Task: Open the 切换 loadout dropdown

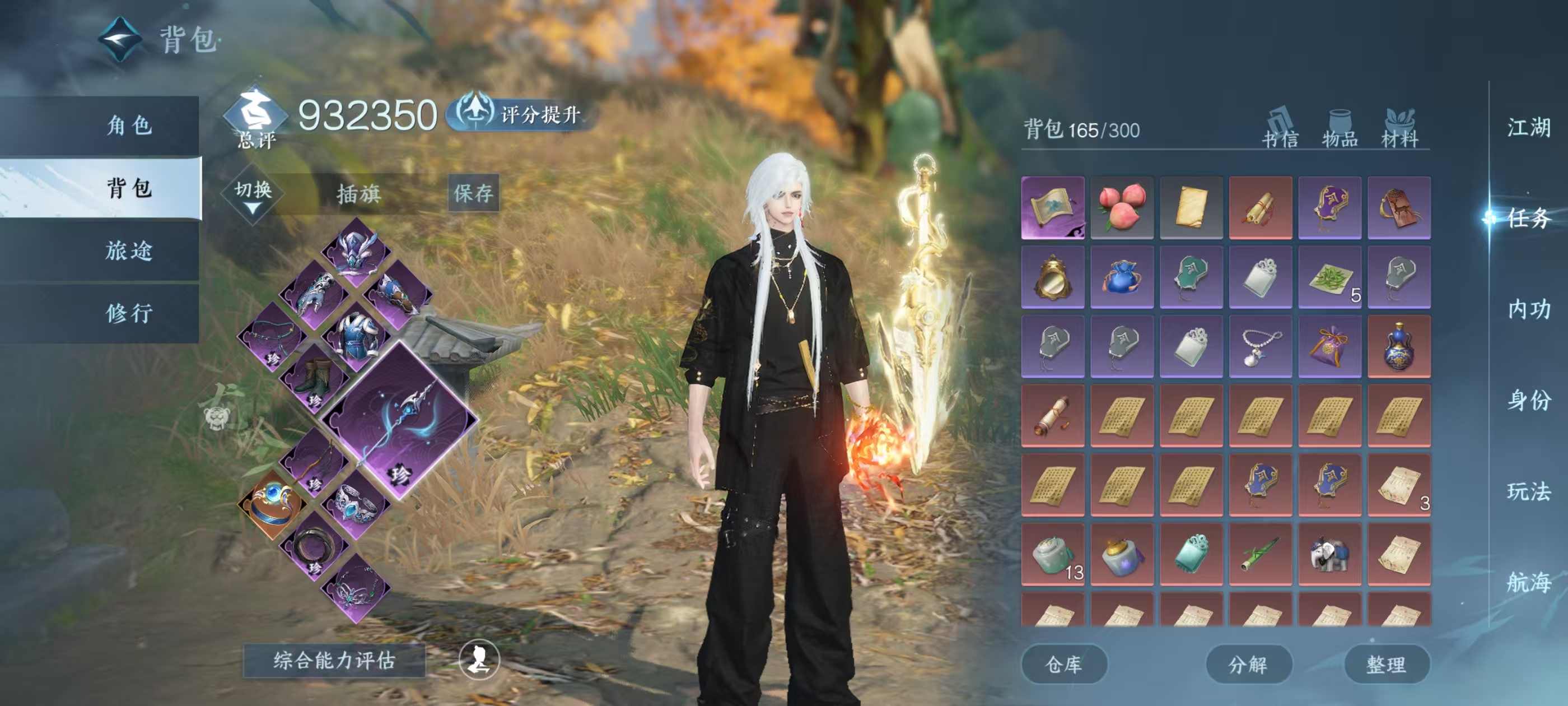Action: (x=253, y=194)
